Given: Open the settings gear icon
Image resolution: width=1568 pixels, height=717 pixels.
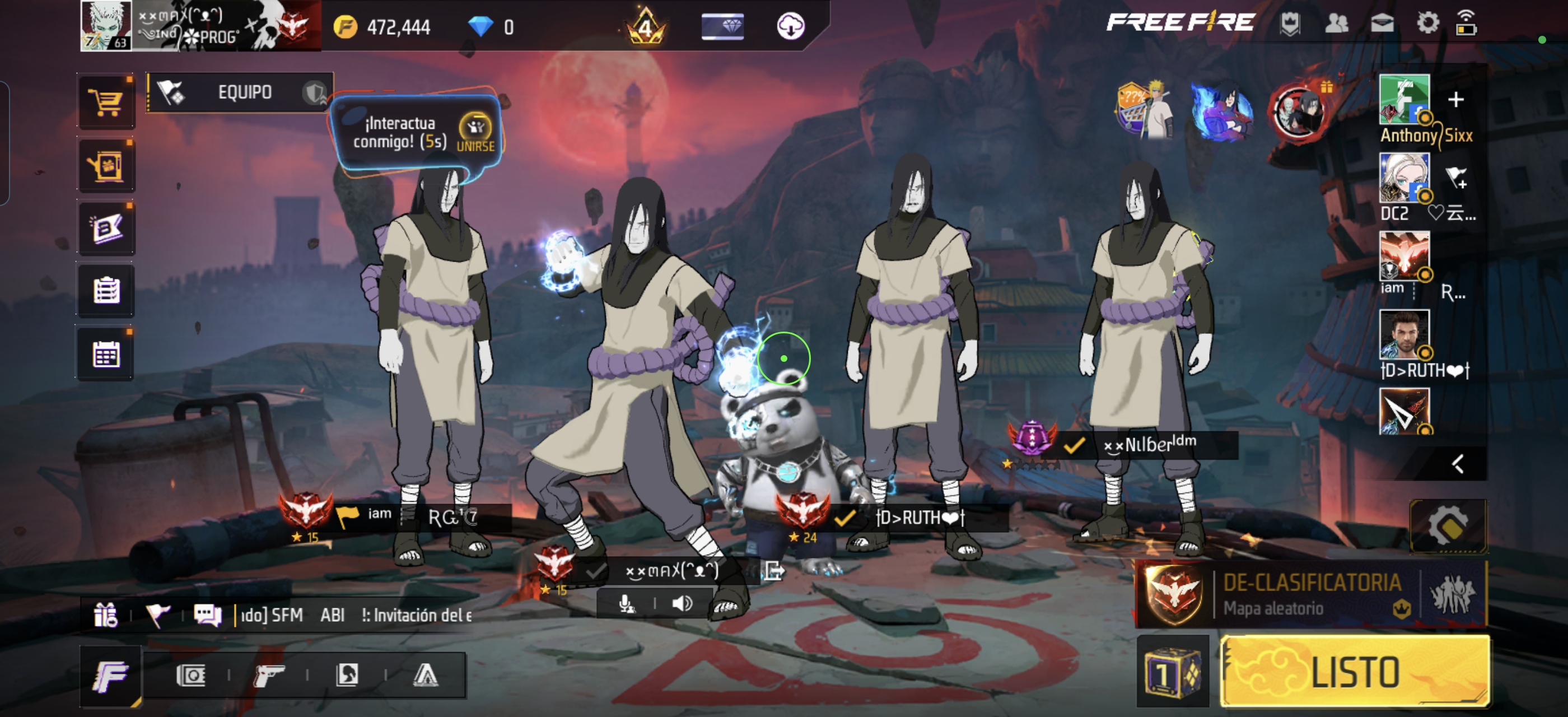Looking at the screenshot, I should coord(1427,24).
